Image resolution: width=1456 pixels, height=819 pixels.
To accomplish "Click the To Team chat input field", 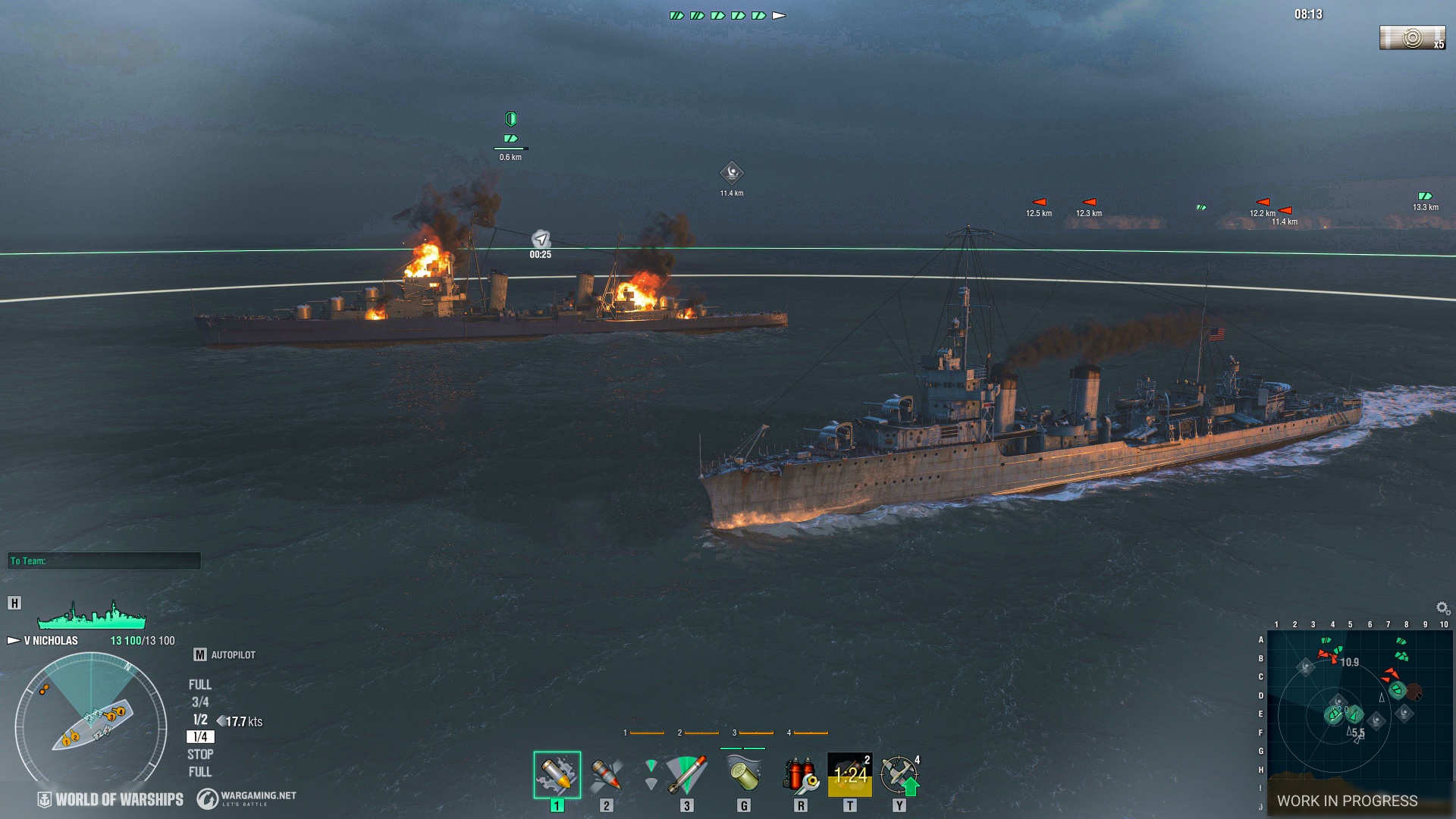I will 106,561.
